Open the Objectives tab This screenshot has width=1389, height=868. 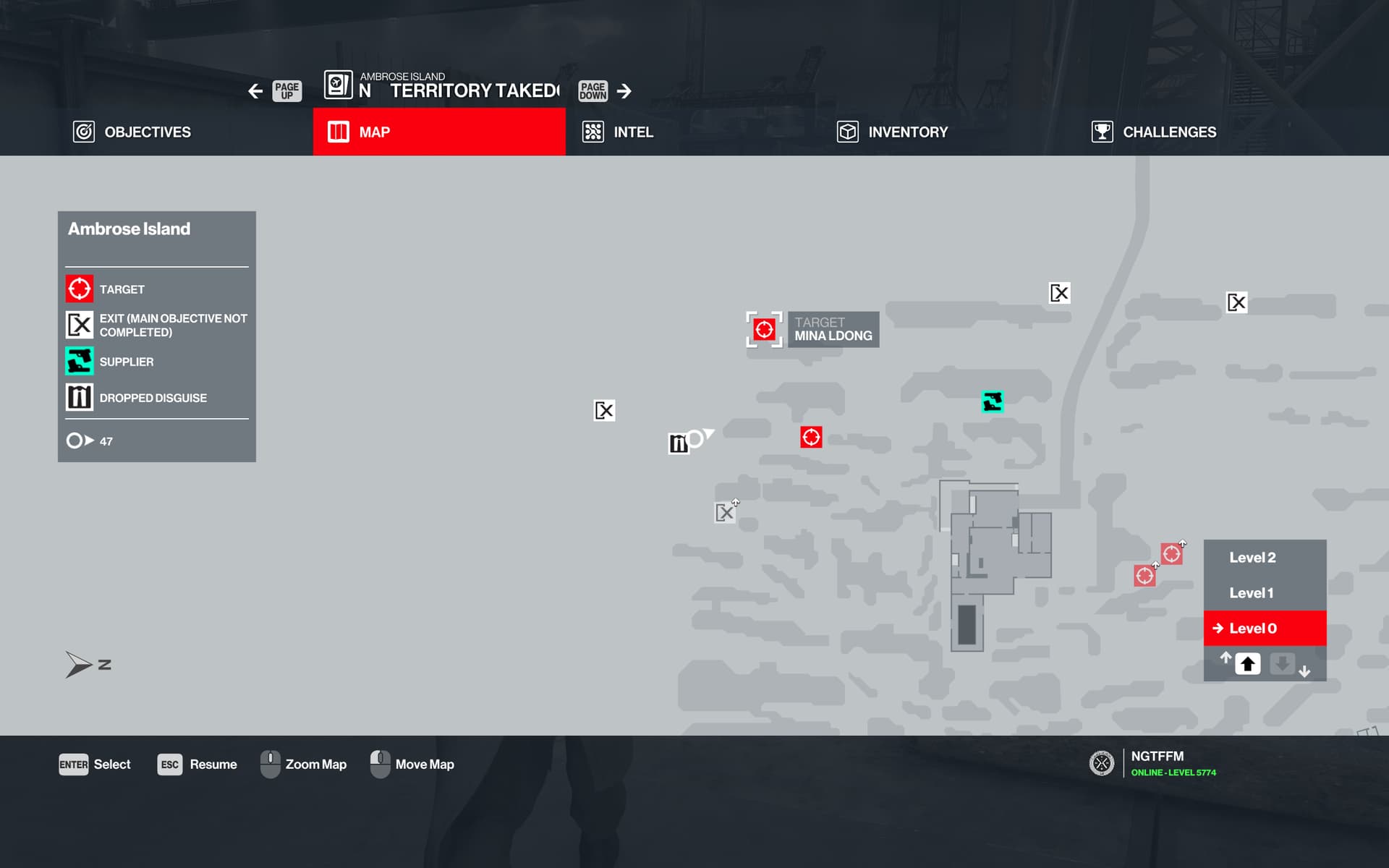point(132,132)
